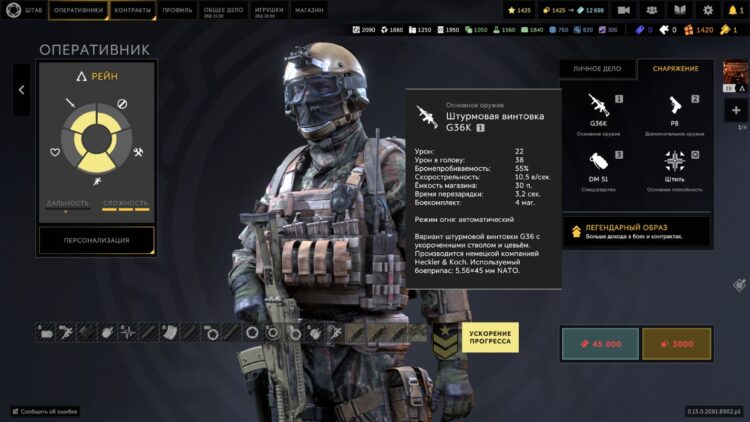Click the Ускорение прогресса button
This screenshot has width=750, height=422.
tap(489, 338)
